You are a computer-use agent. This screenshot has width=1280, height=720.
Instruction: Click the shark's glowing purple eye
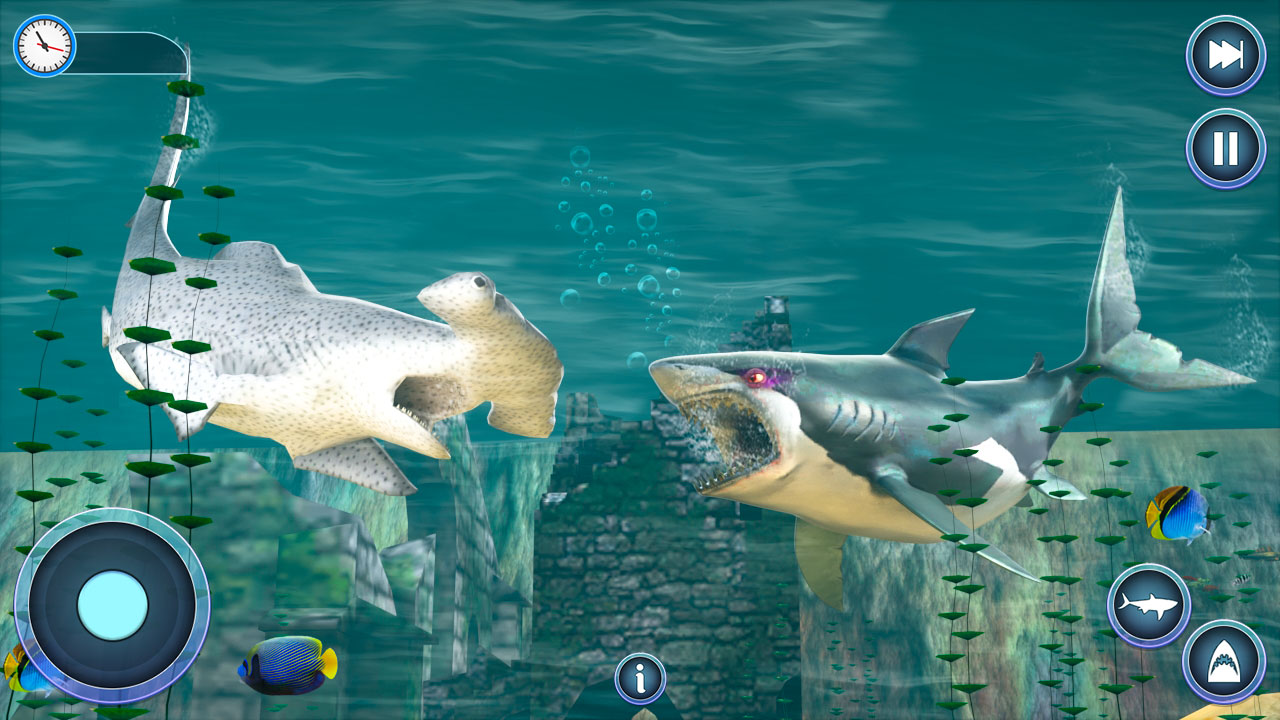pos(757,376)
